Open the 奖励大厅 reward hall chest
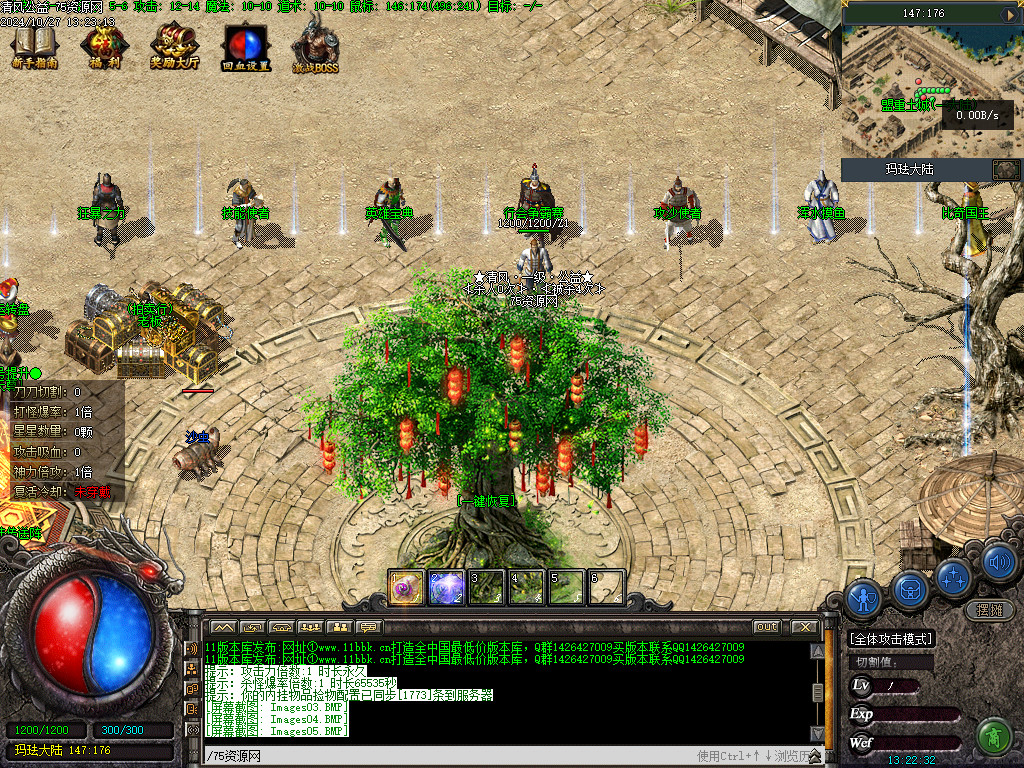This screenshot has width=1024, height=768. [x=174, y=44]
